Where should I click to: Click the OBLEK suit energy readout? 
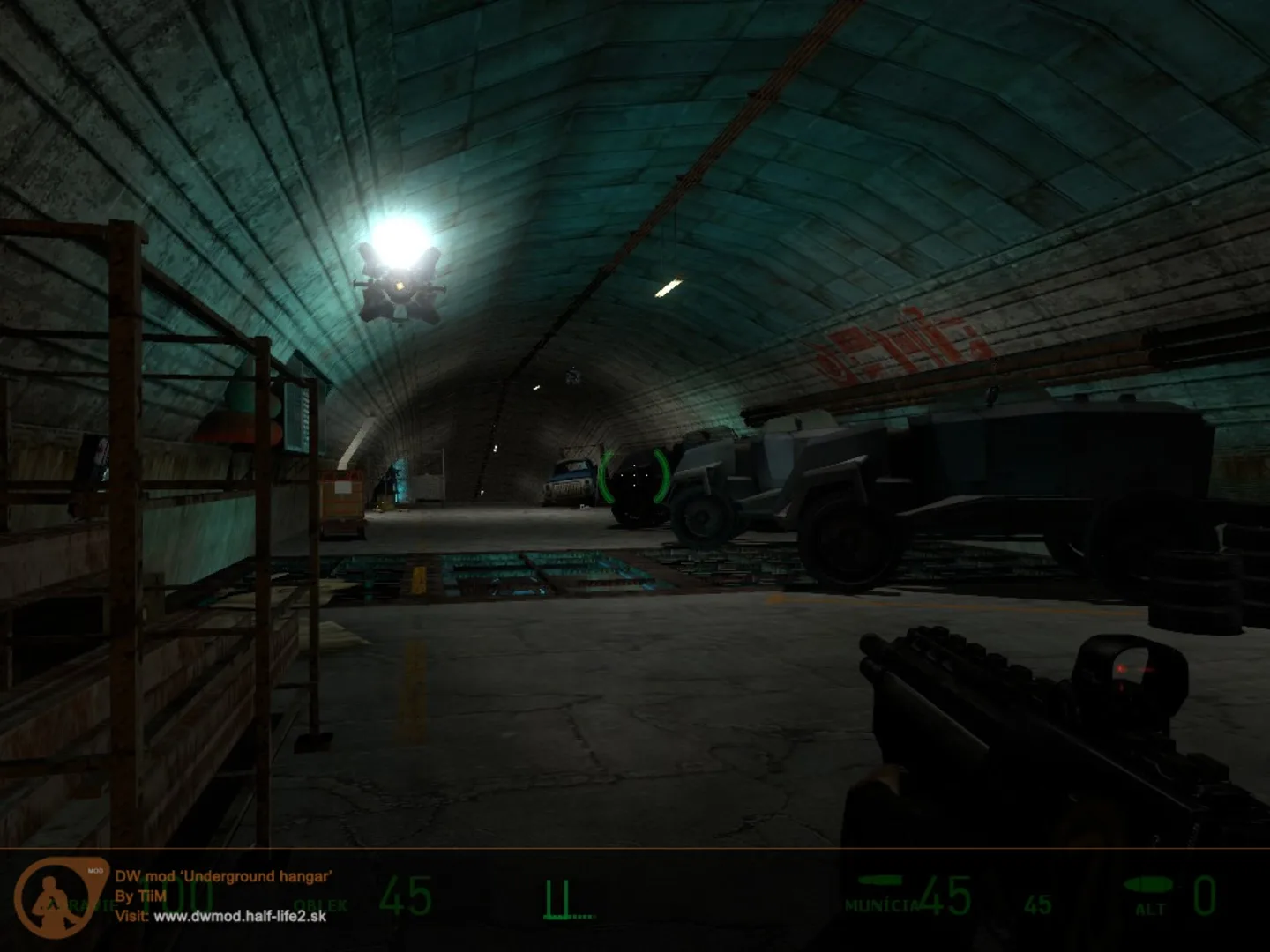coord(322,904)
